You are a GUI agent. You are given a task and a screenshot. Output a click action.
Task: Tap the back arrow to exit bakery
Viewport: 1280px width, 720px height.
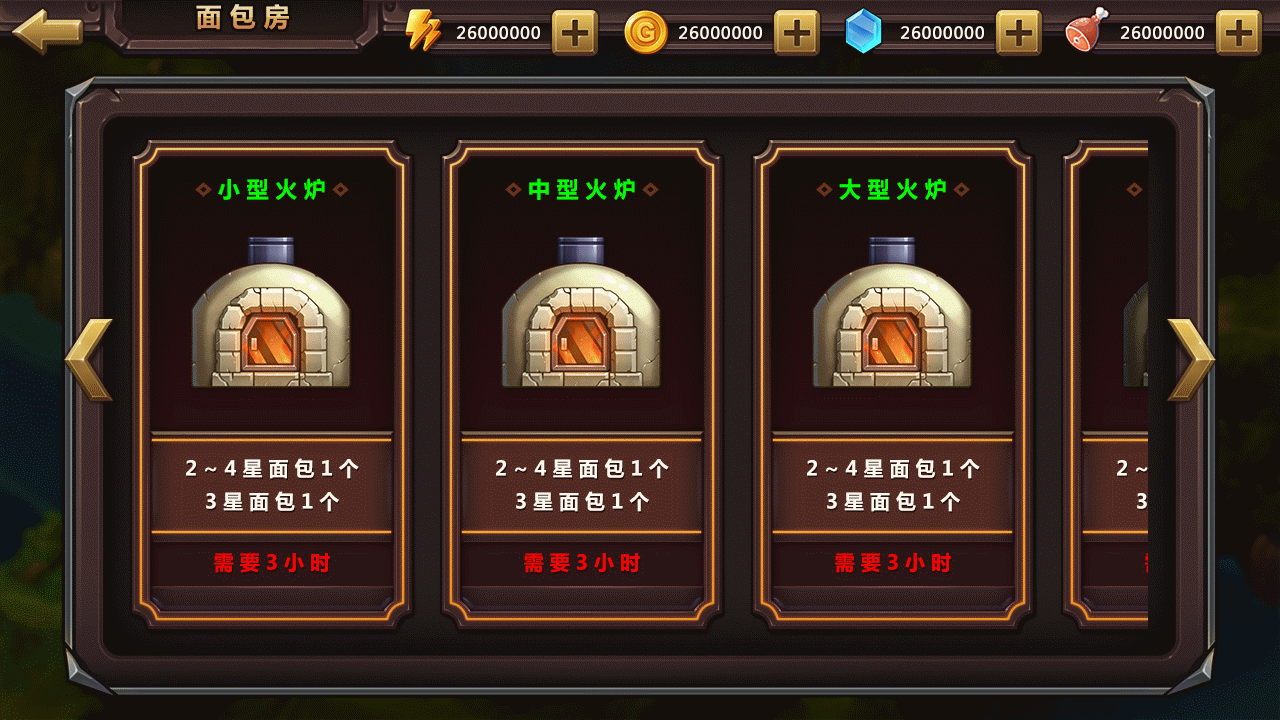(x=48, y=30)
